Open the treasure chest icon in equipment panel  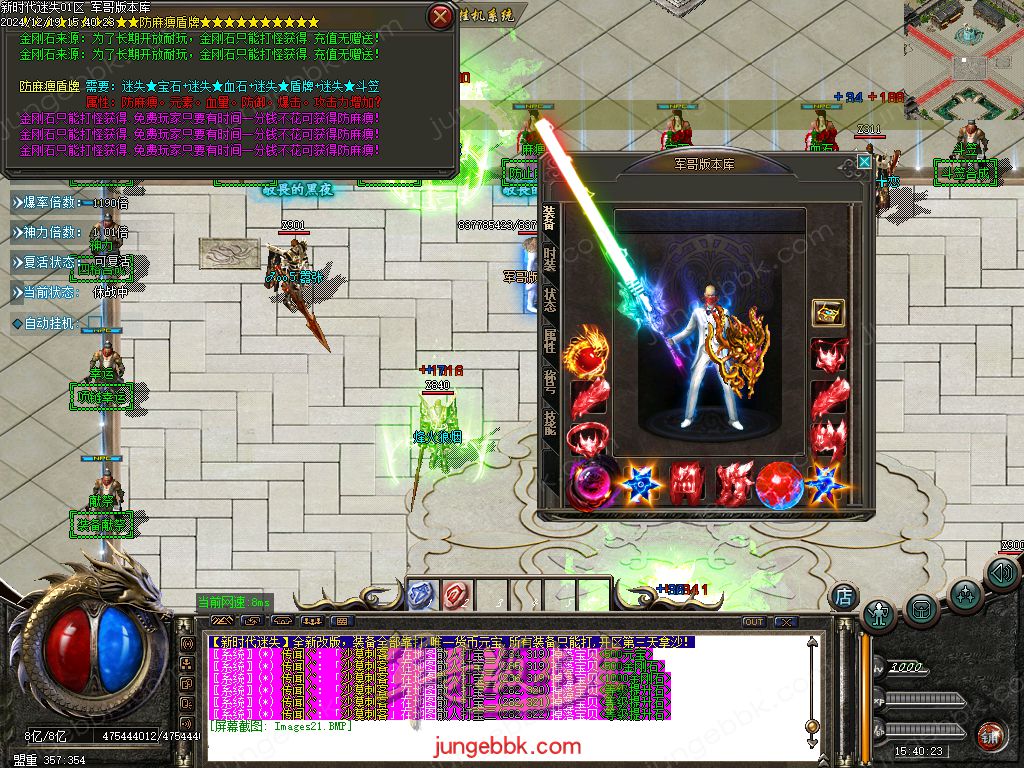828,312
